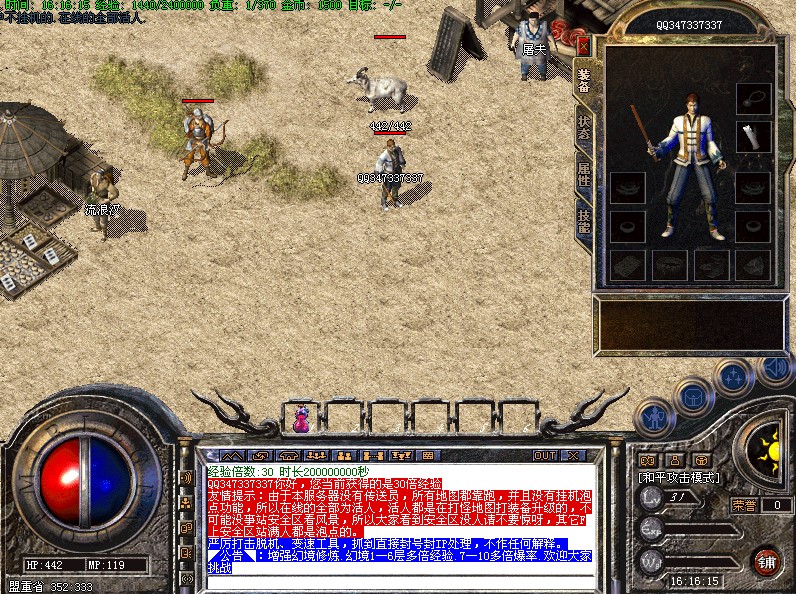Click the equipped candle item slot

753,136
